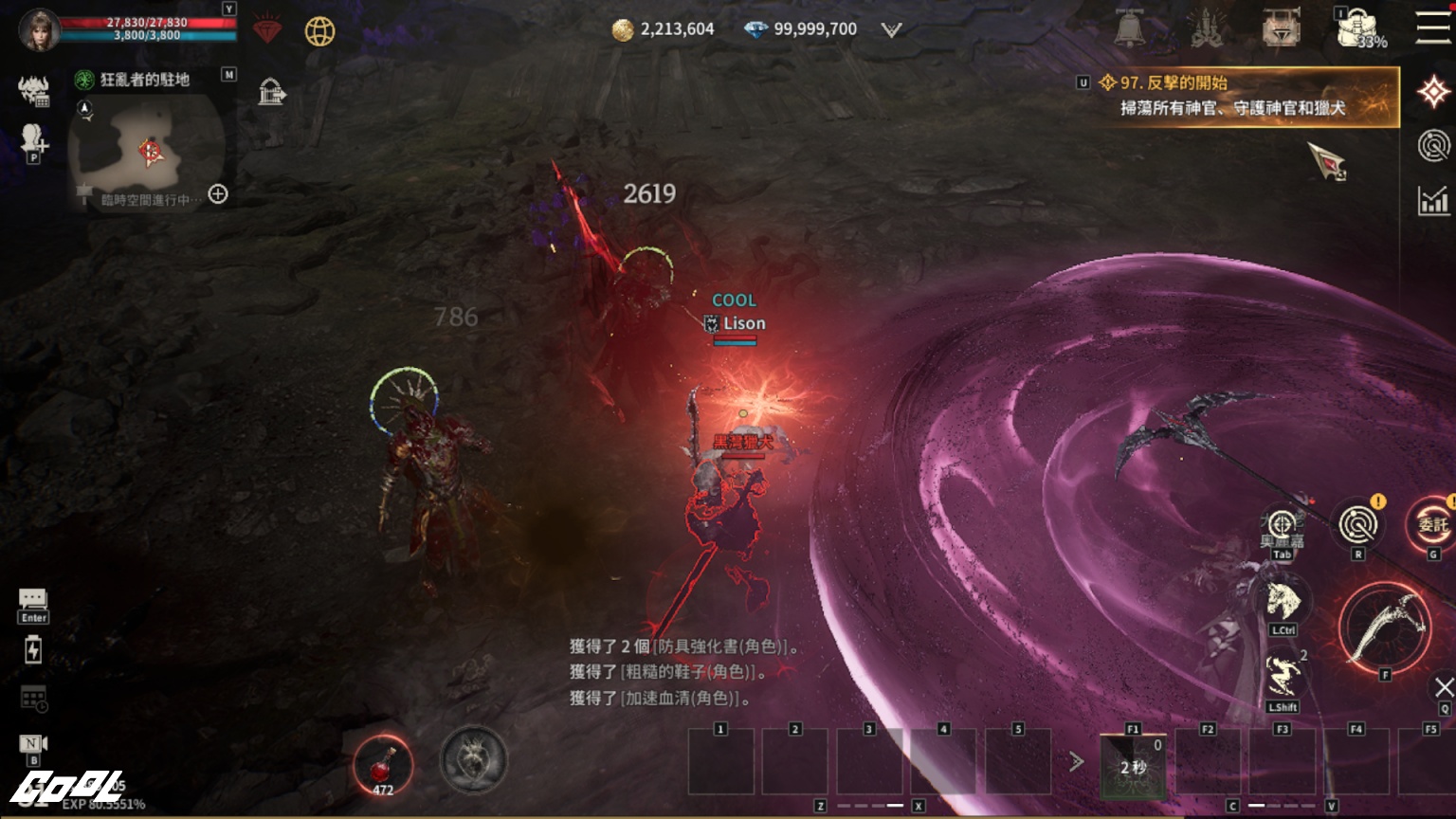Viewport: 1456px width, 819px height.
Task: Expand the currency dropdown arrow
Action: point(891,29)
